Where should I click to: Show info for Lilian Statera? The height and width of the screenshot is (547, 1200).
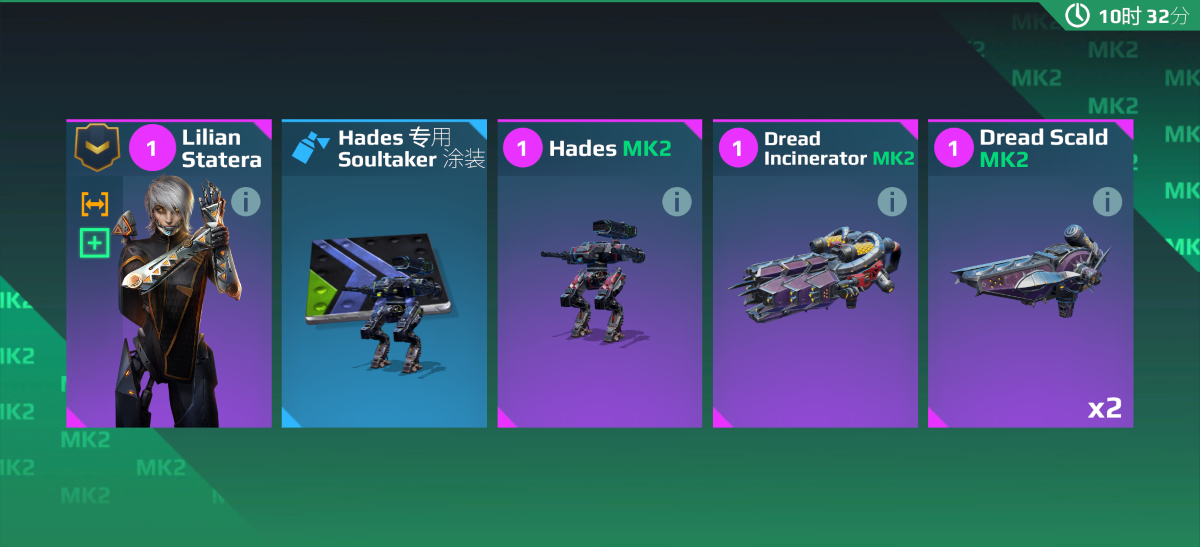245,202
